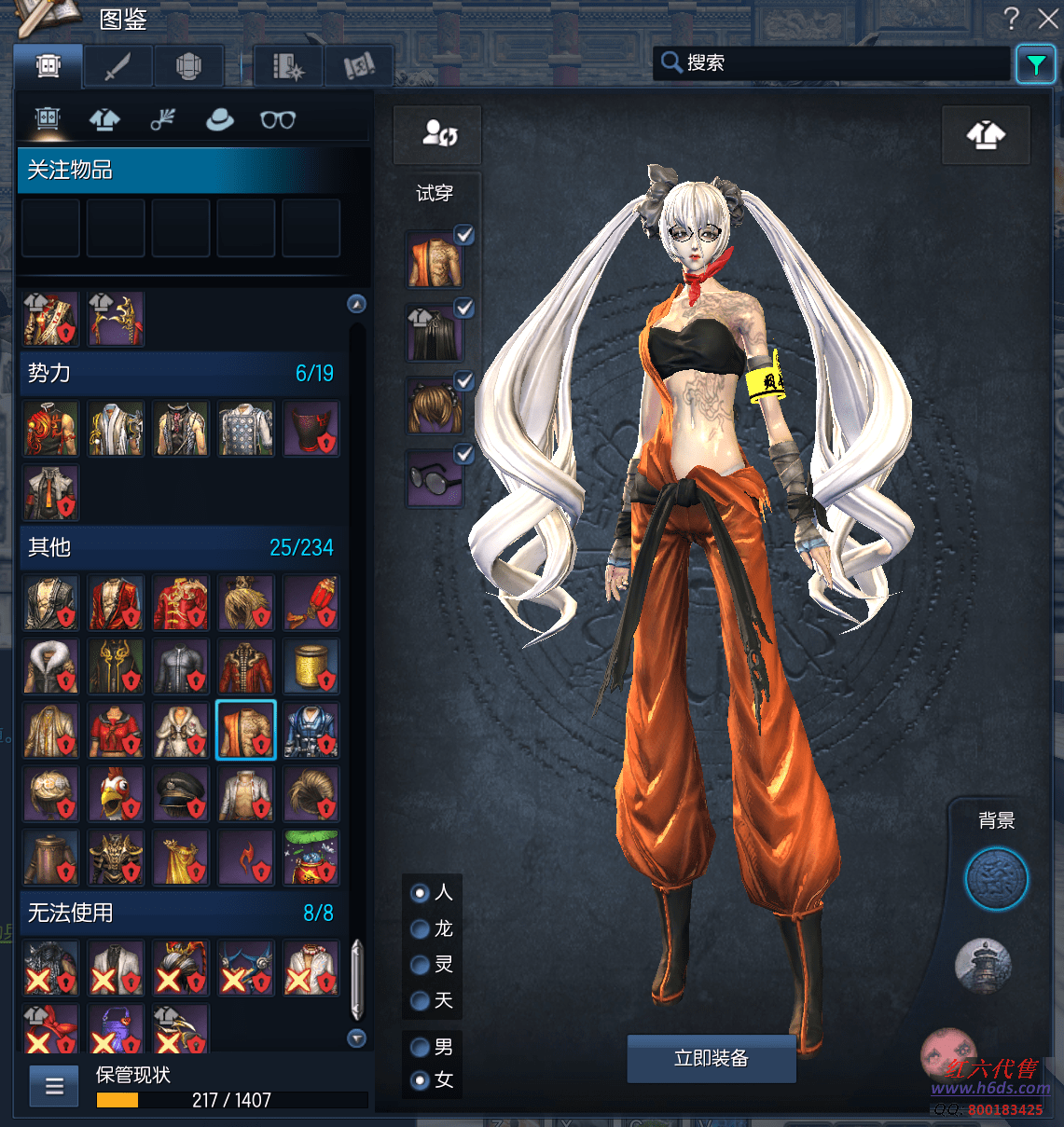Viewport: 1064px width, 1127px height.
Task: Click the 搜索 search field
Action: (830, 62)
